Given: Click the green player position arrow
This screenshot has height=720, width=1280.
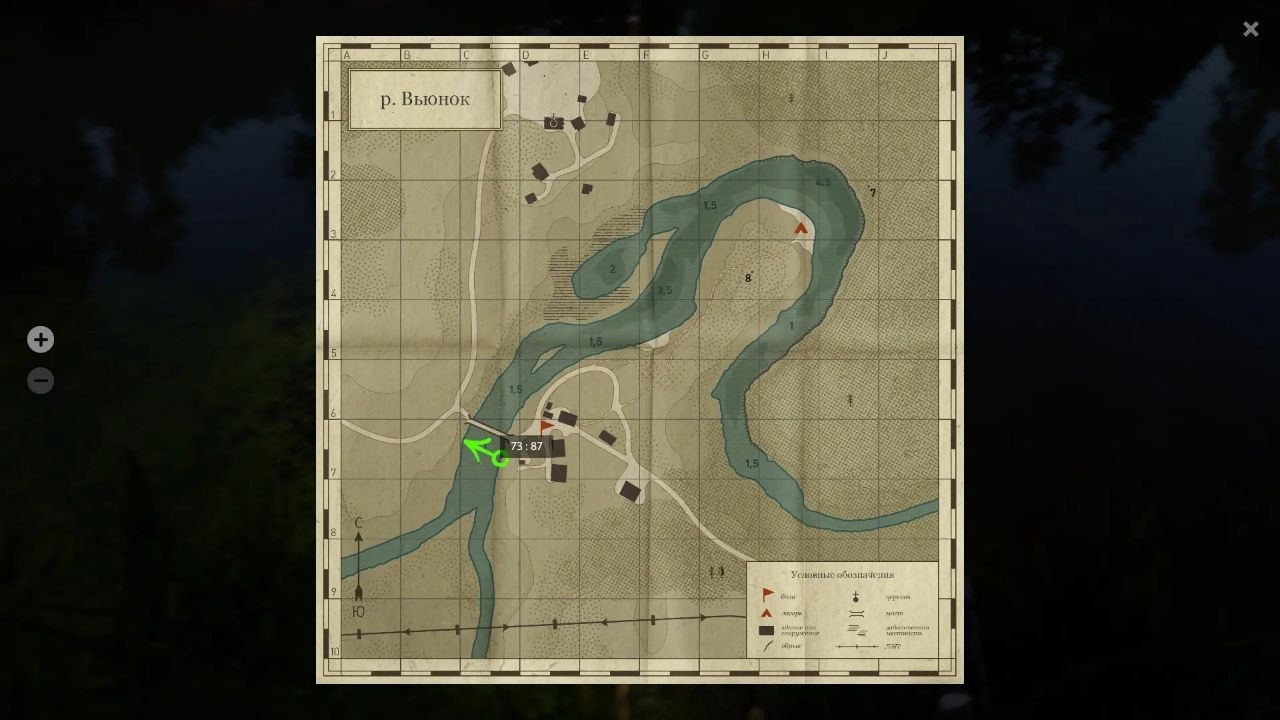Looking at the screenshot, I should pyautogui.click(x=480, y=450).
